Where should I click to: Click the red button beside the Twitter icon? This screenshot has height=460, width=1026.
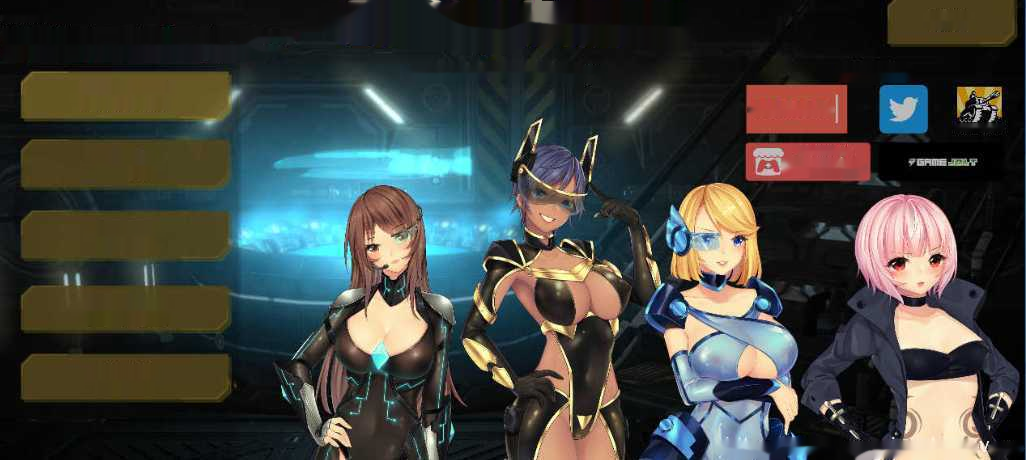[796, 109]
